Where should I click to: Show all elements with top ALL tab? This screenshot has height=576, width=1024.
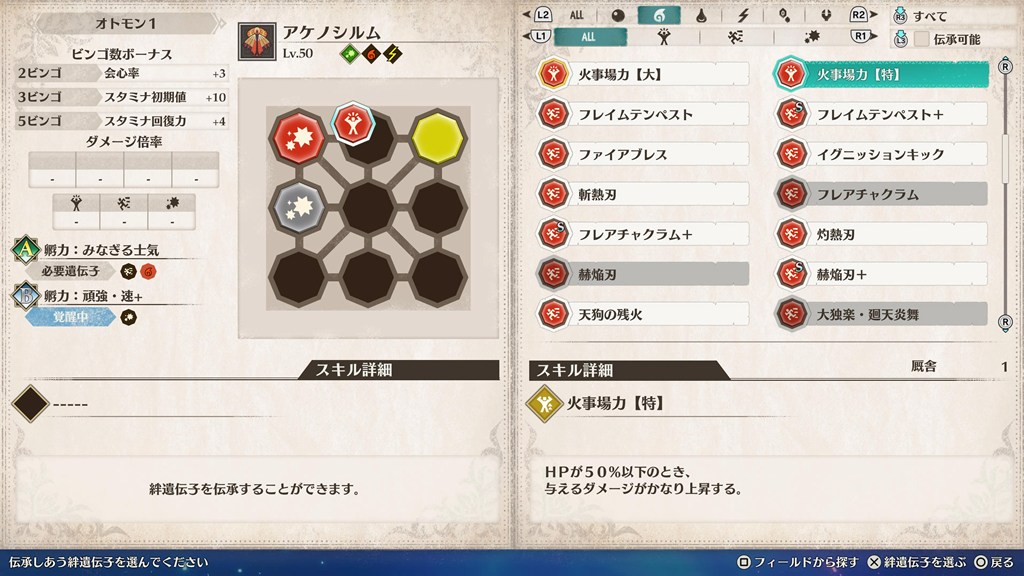point(577,15)
